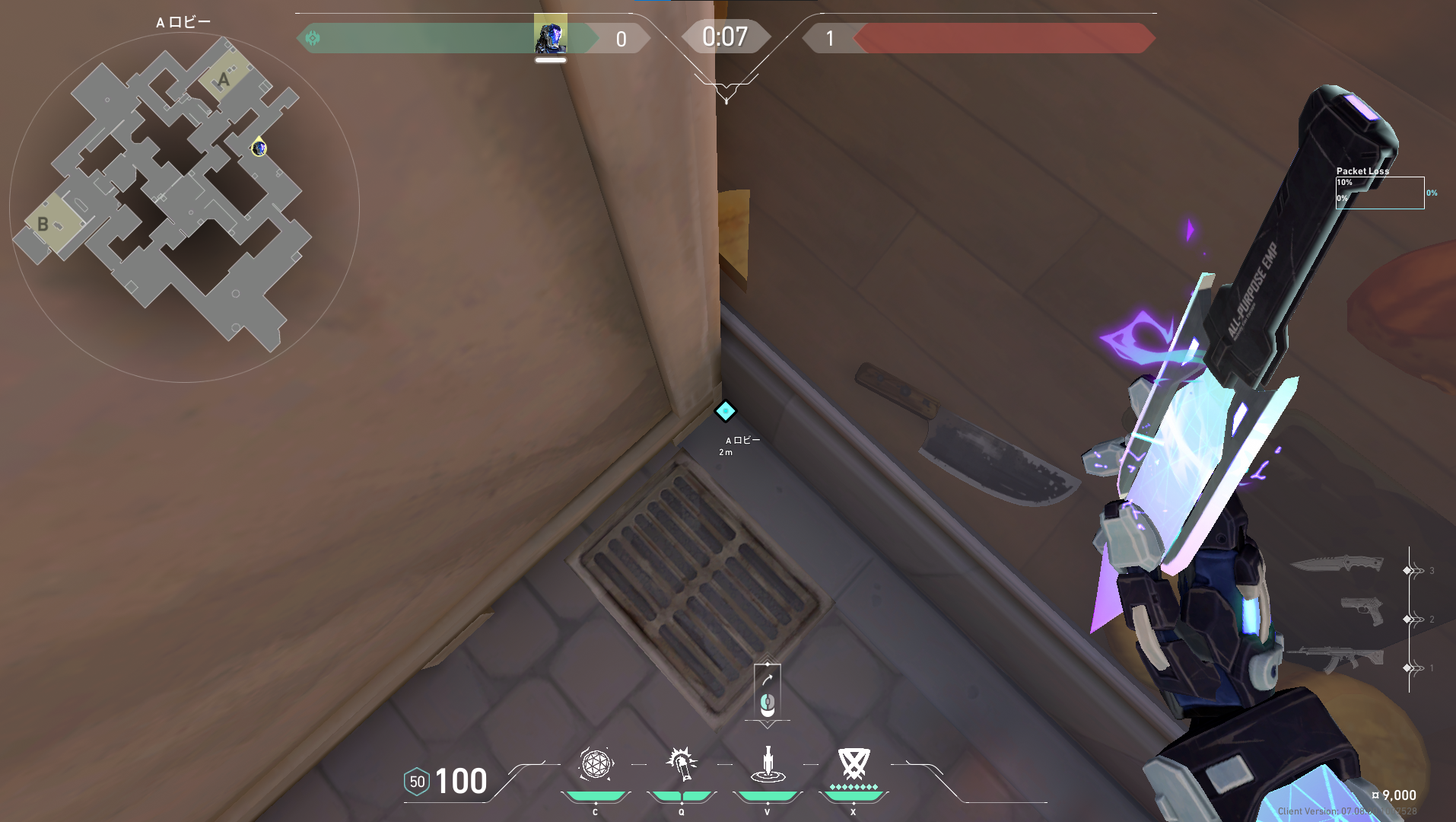Click the player position icon on minimap
The height and width of the screenshot is (822, 1456).
(x=259, y=148)
